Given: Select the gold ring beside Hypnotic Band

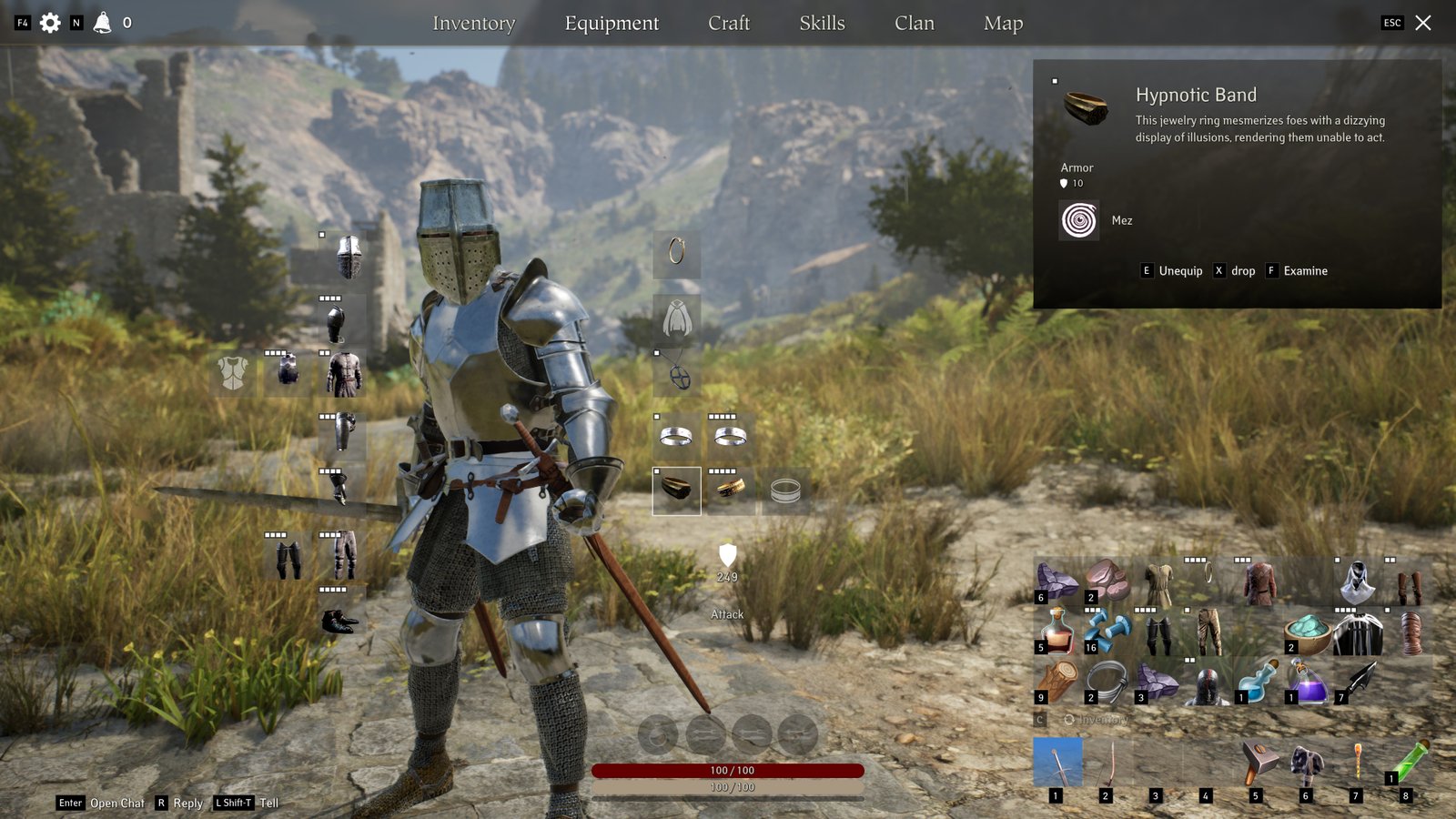Looking at the screenshot, I should [730, 490].
